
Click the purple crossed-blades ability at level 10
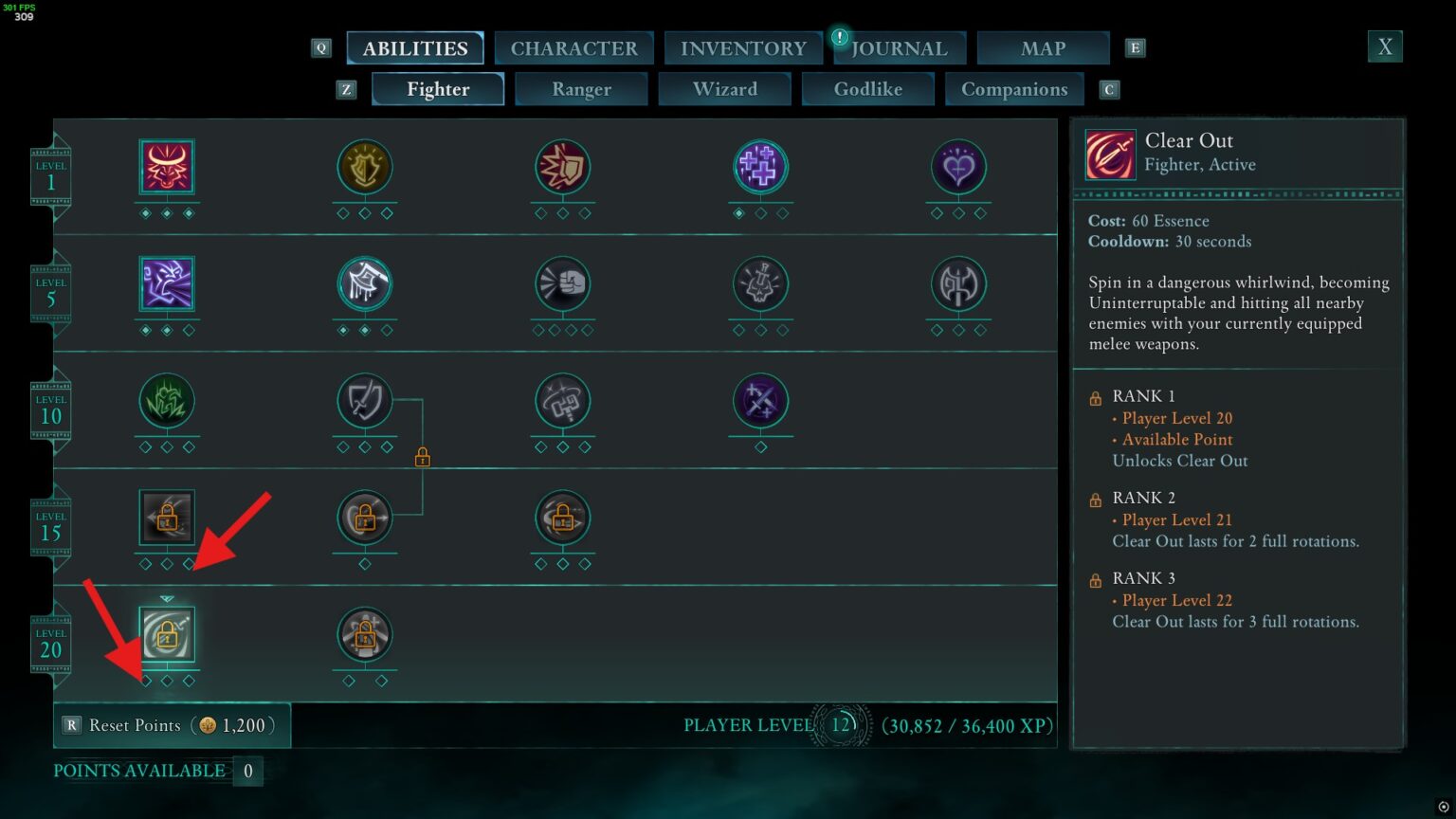coord(761,403)
